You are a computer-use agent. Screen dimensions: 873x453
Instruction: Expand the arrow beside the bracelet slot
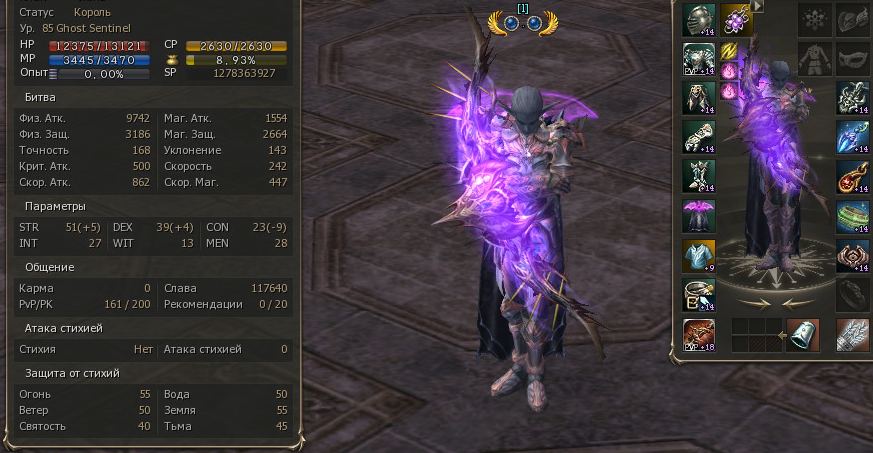coord(758,6)
